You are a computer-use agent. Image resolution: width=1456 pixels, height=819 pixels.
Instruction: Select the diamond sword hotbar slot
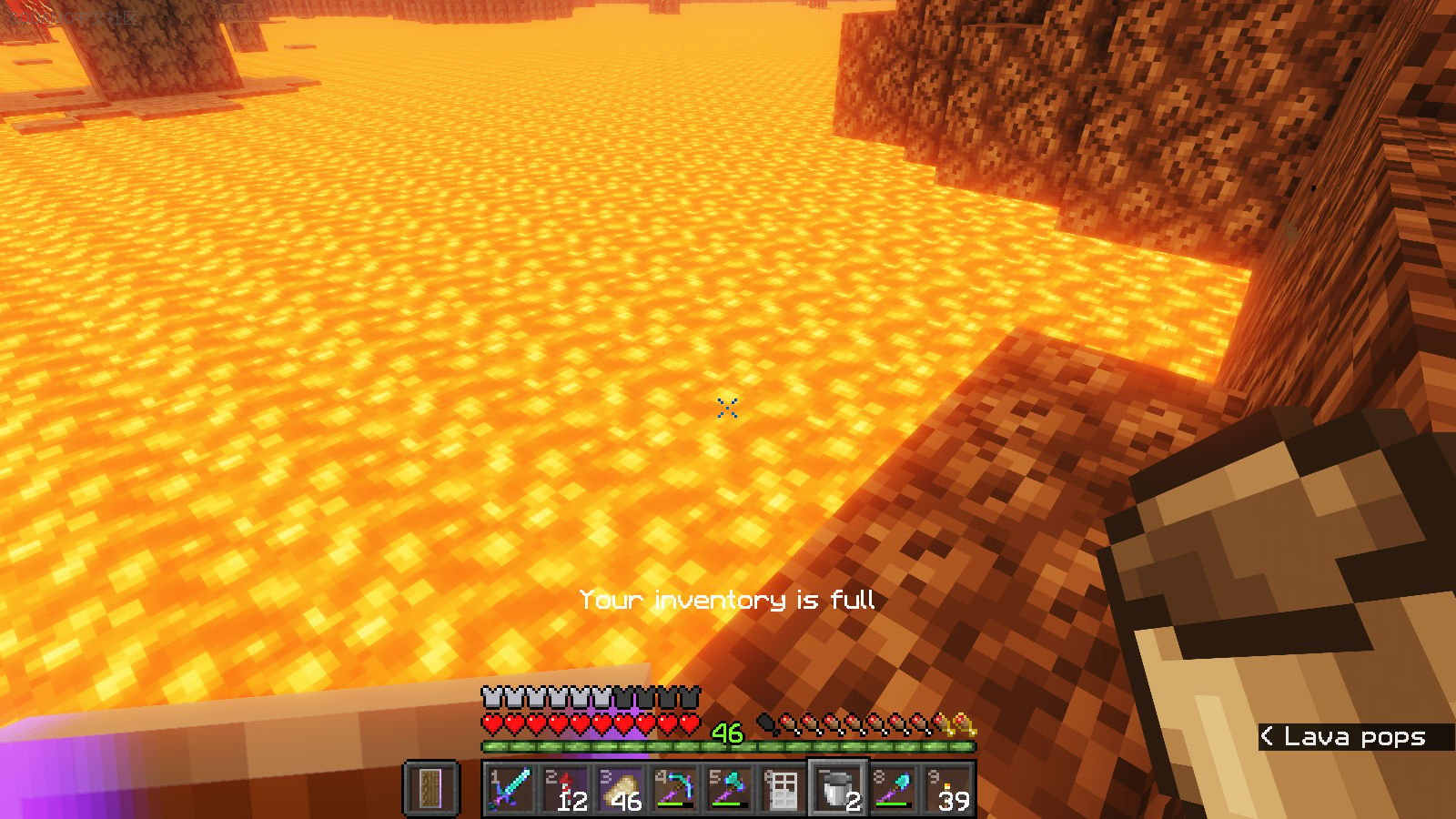coord(511,788)
